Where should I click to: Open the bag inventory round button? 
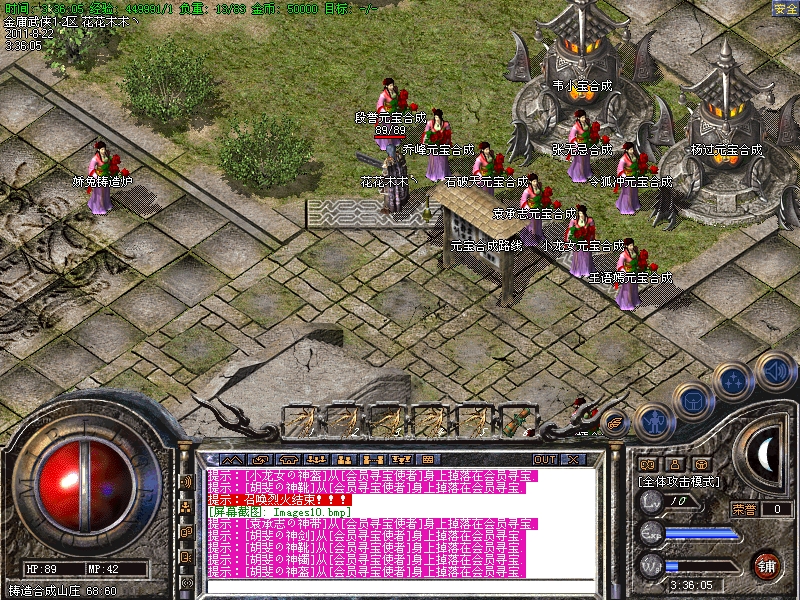[x=692, y=402]
